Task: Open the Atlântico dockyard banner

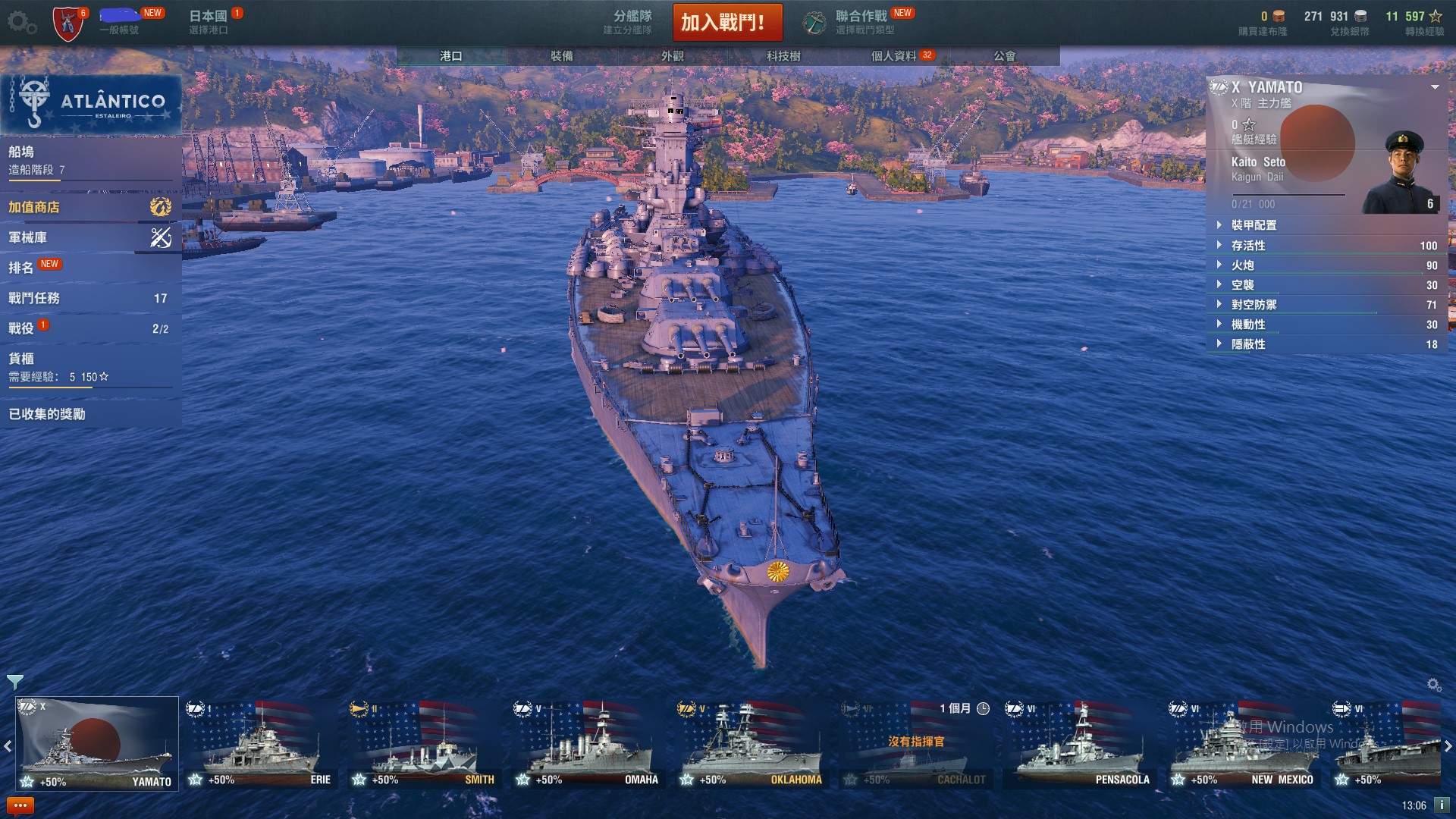Action: point(91,104)
